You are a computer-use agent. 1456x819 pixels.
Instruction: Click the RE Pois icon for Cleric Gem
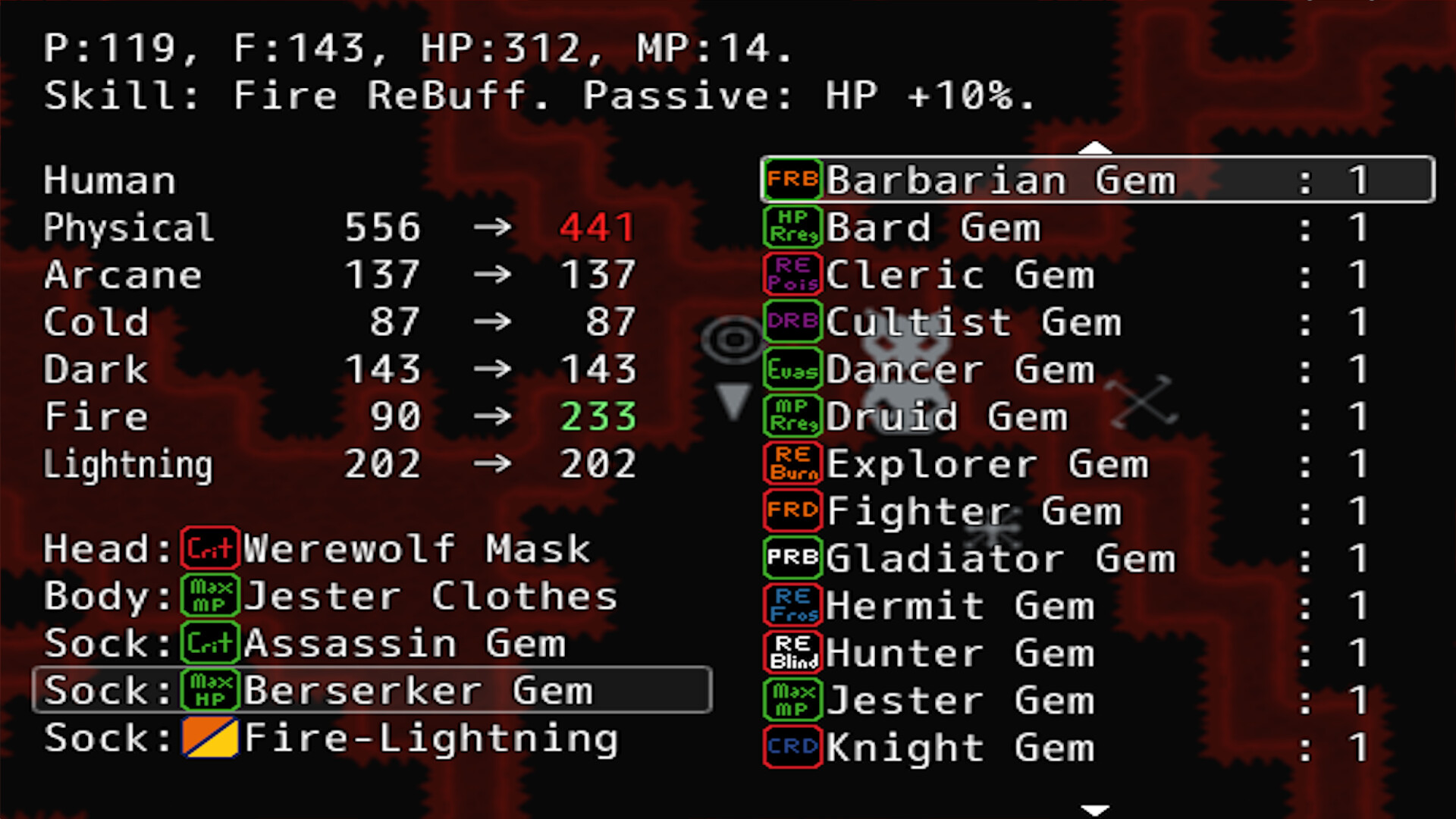(x=792, y=274)
